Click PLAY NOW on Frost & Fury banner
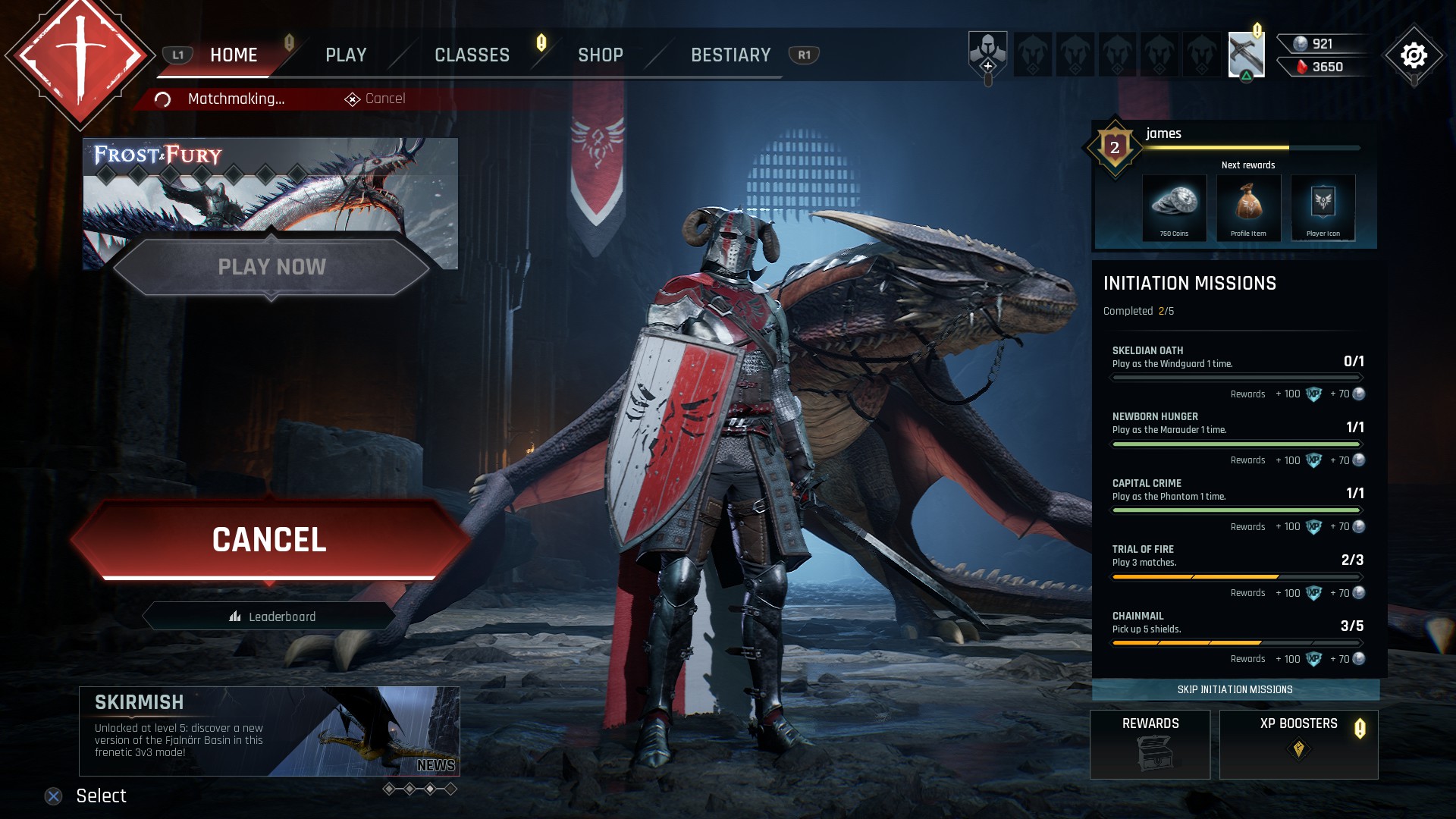The height and width of the screenshot is (819, 1456). coord(271,267)
